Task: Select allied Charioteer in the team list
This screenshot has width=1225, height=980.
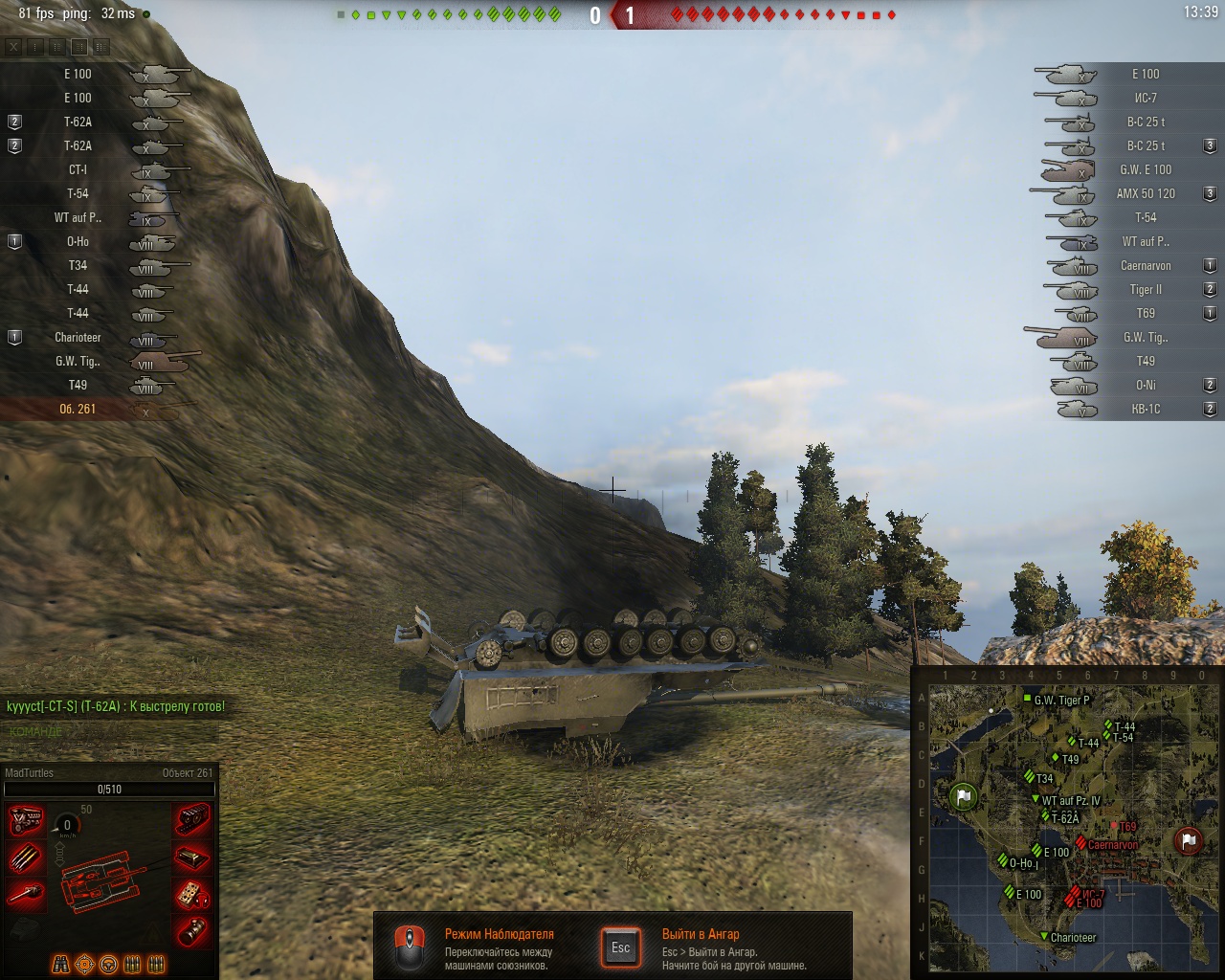Action: [x=78, y=337]
